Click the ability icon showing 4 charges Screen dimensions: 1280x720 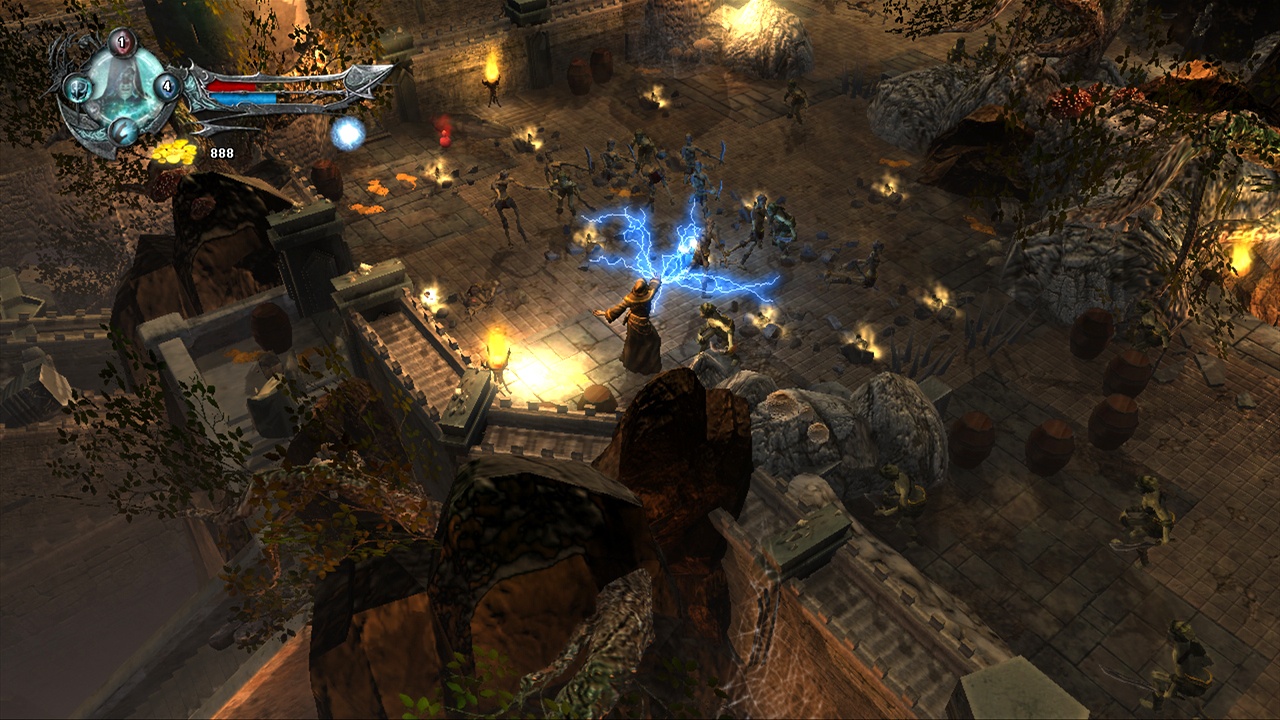[x=167, y=86]
